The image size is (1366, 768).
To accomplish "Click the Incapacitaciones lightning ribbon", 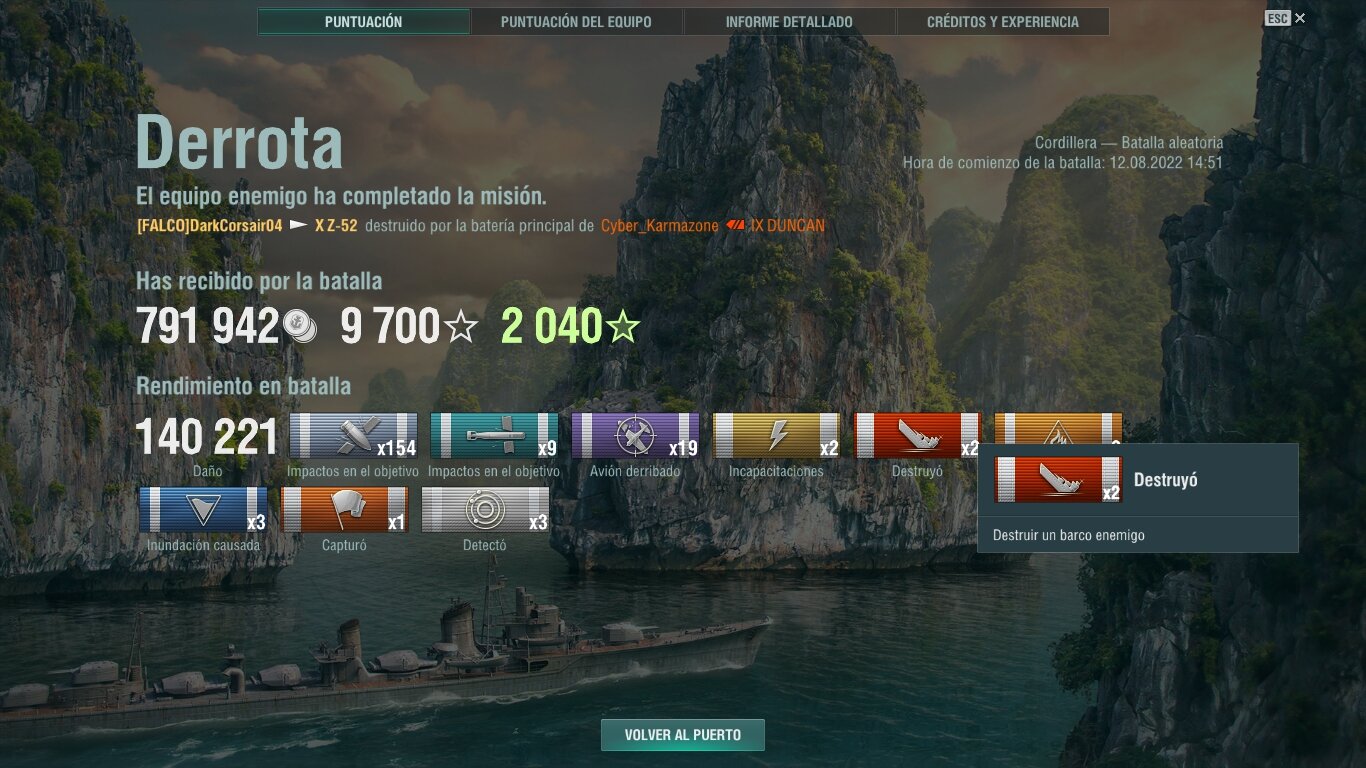I will [776, 436].
